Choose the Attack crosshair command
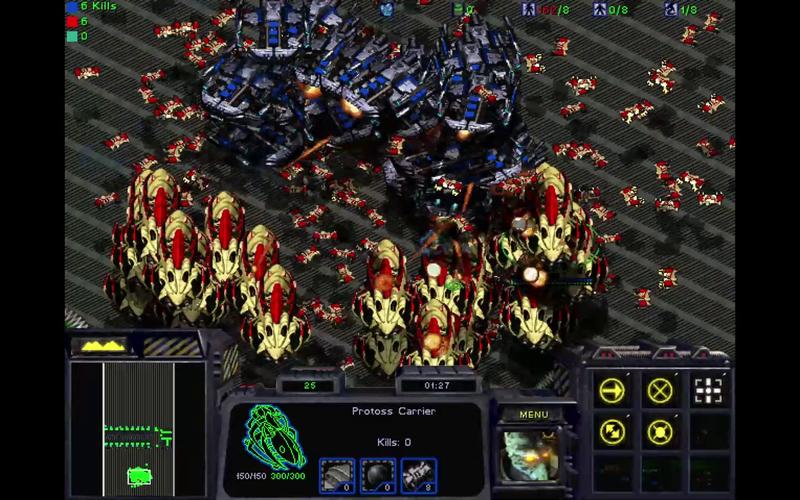 coord(708,391)
